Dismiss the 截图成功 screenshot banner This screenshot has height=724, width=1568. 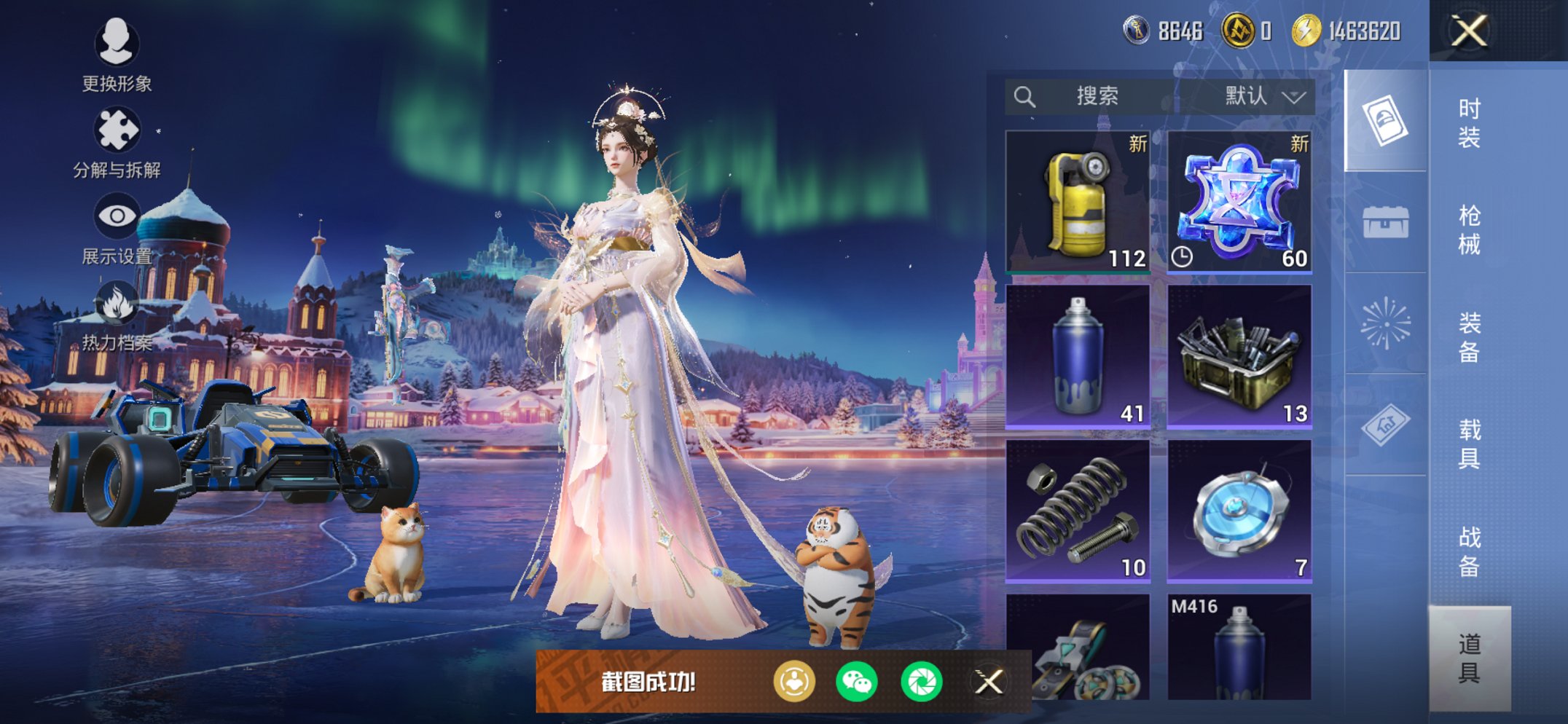(989, 682)
